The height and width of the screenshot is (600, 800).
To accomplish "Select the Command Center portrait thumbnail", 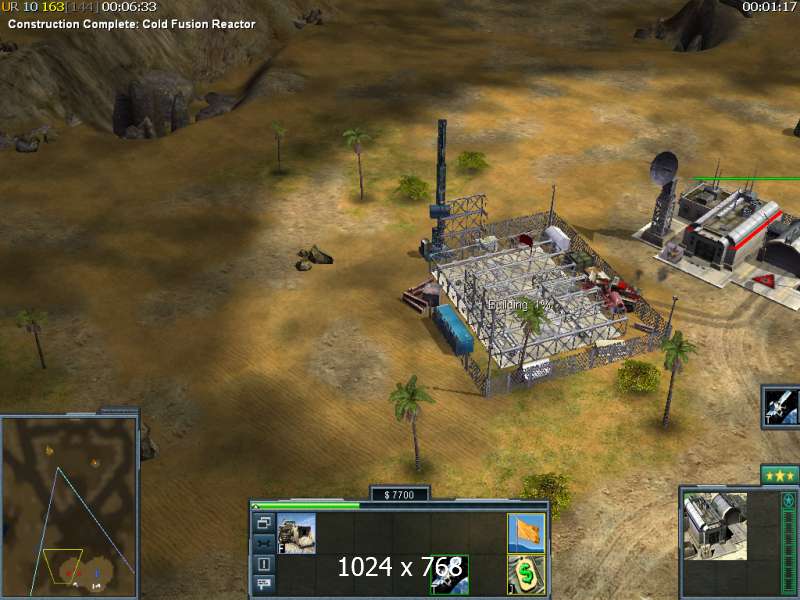I will click(715, 525).
